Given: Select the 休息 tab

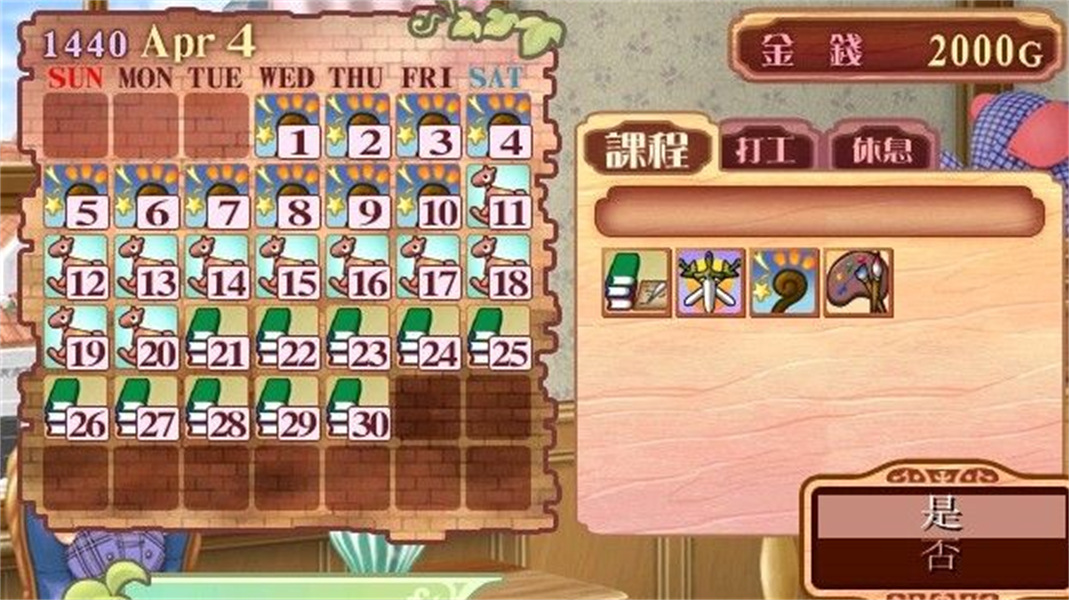Looking at the screenshot, I should [883, 151].
